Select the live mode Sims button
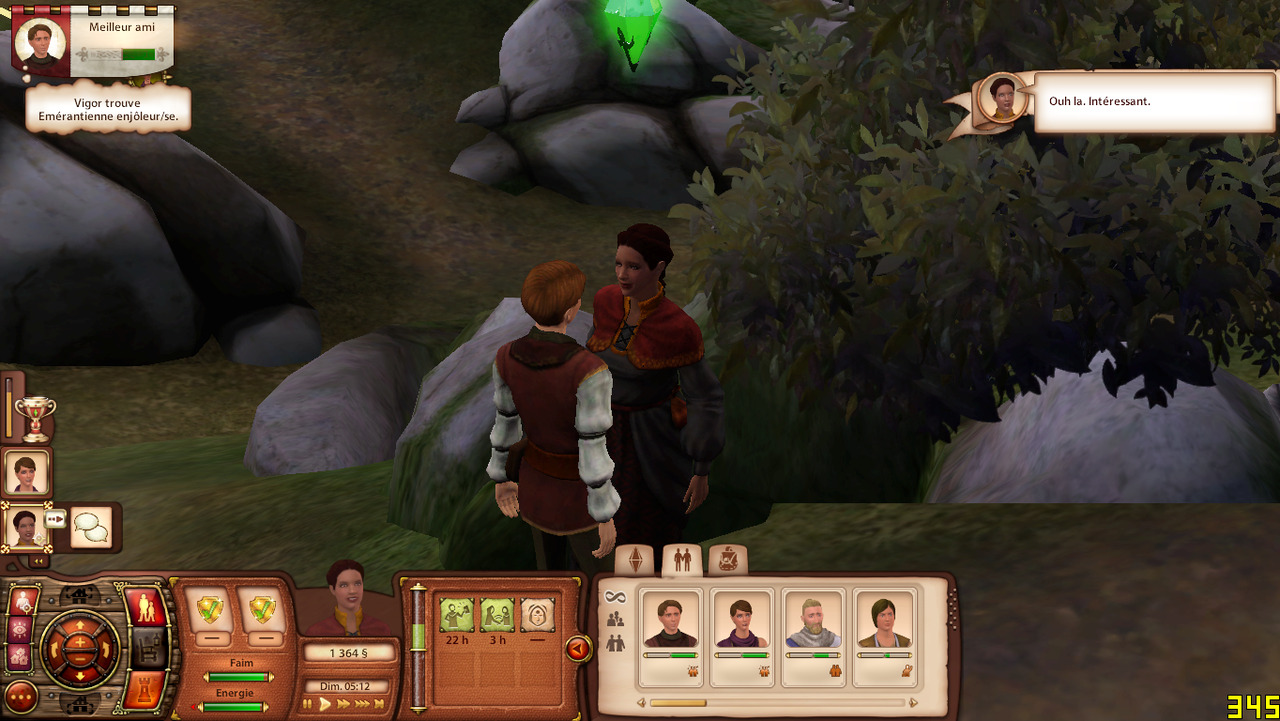Image resolution: width=1280 pixels, height=721 pixels. [146, 607]
